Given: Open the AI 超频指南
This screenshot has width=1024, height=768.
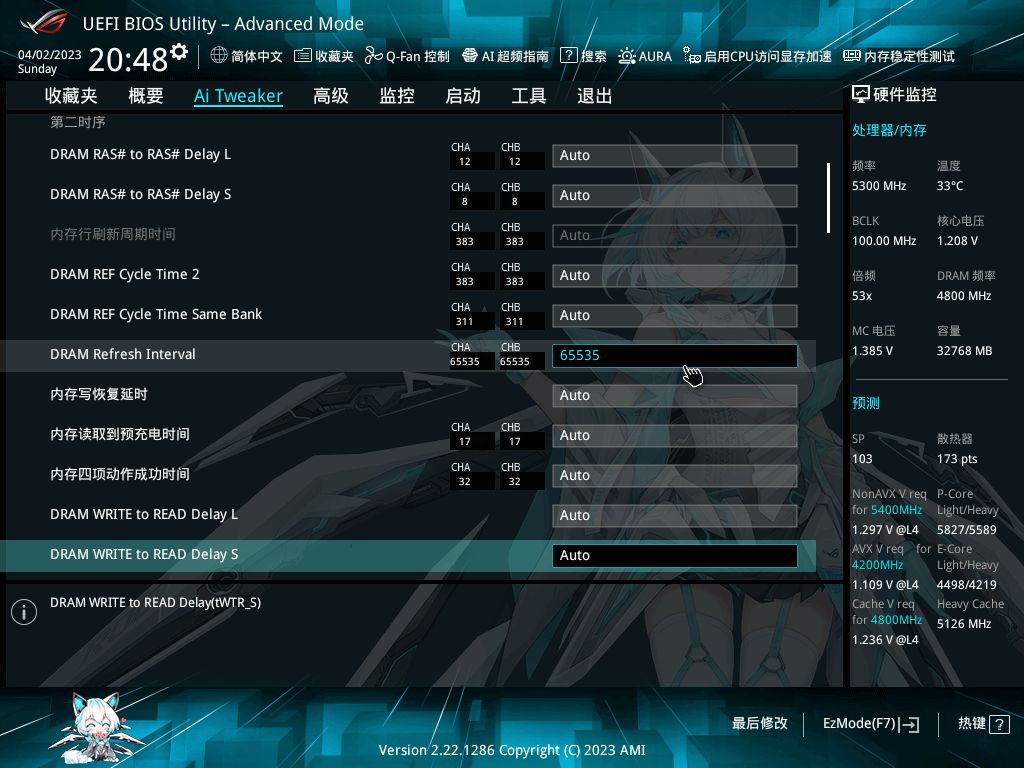Looking at the screenshot, I should click(x=505, y=57).
